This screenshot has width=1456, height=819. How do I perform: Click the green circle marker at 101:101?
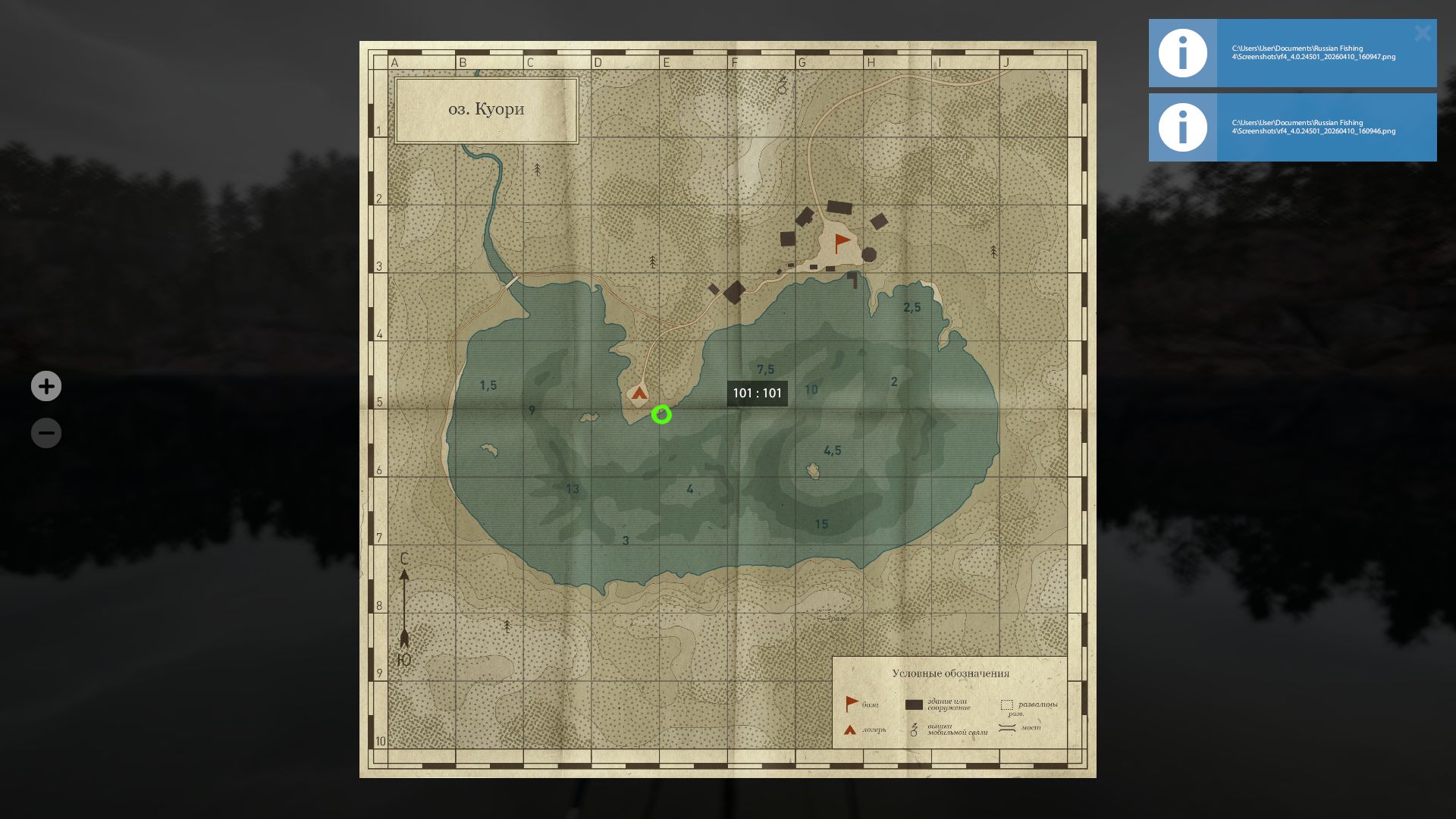661,415
